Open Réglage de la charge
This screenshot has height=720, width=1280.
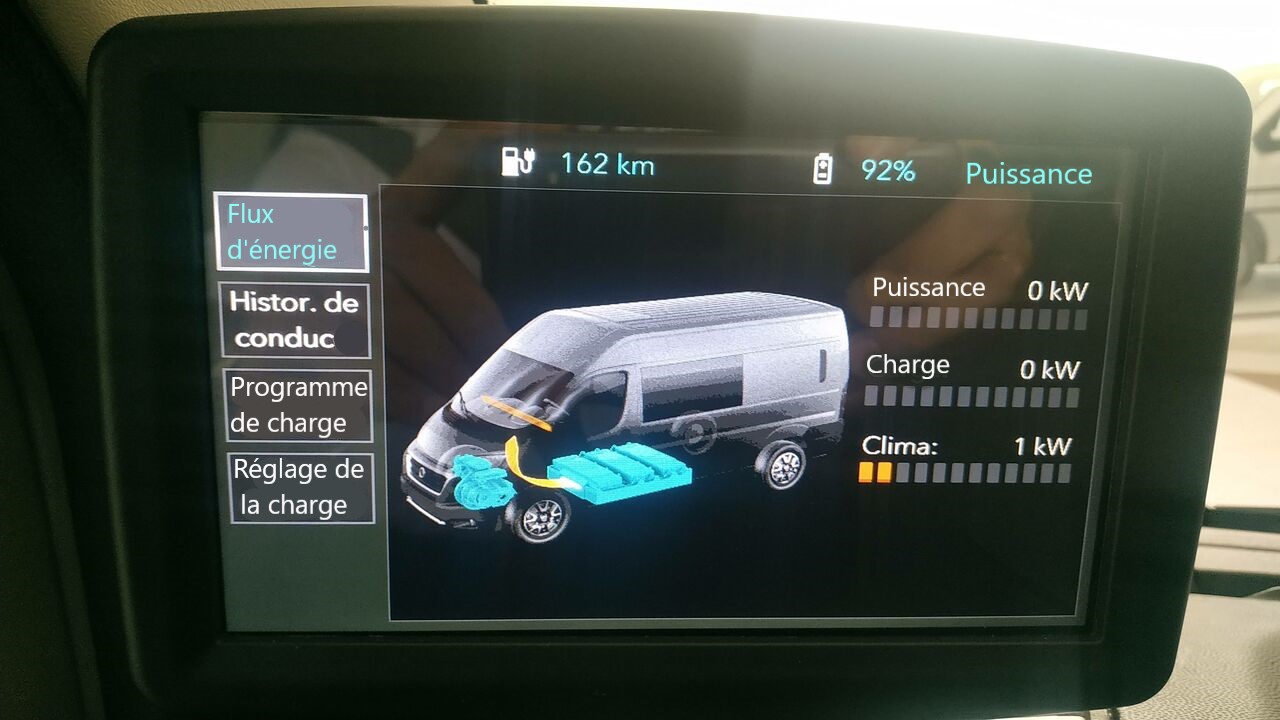click(x=300, y=487)
